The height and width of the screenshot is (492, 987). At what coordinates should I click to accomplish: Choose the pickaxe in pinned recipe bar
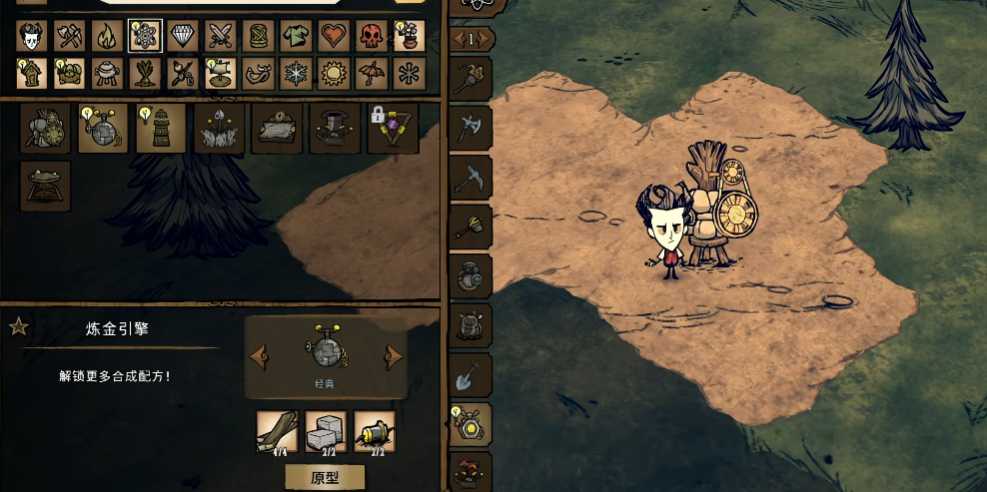click(x=470, y=178)
